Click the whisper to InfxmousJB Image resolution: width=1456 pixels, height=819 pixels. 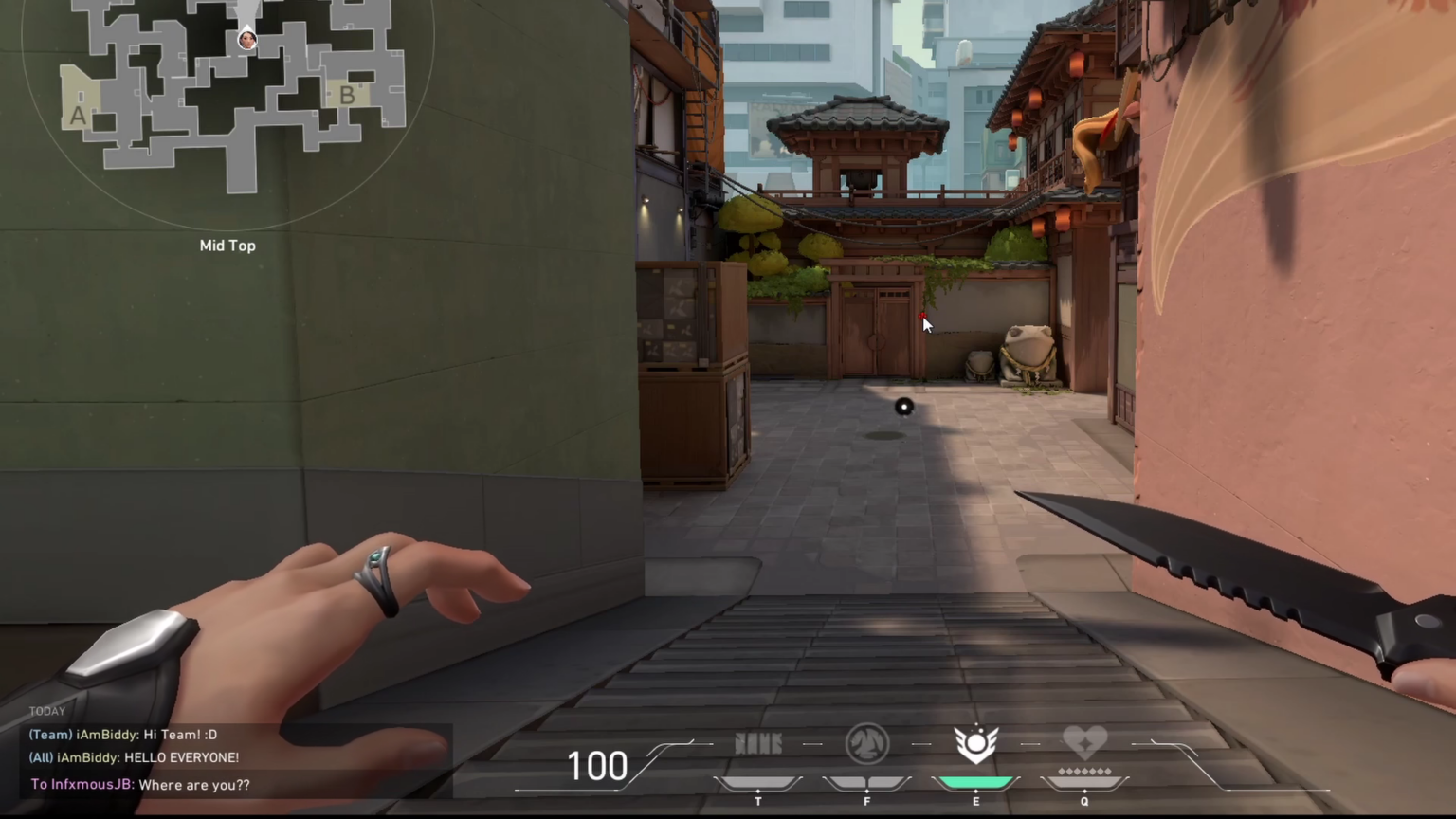click(140, 784)
